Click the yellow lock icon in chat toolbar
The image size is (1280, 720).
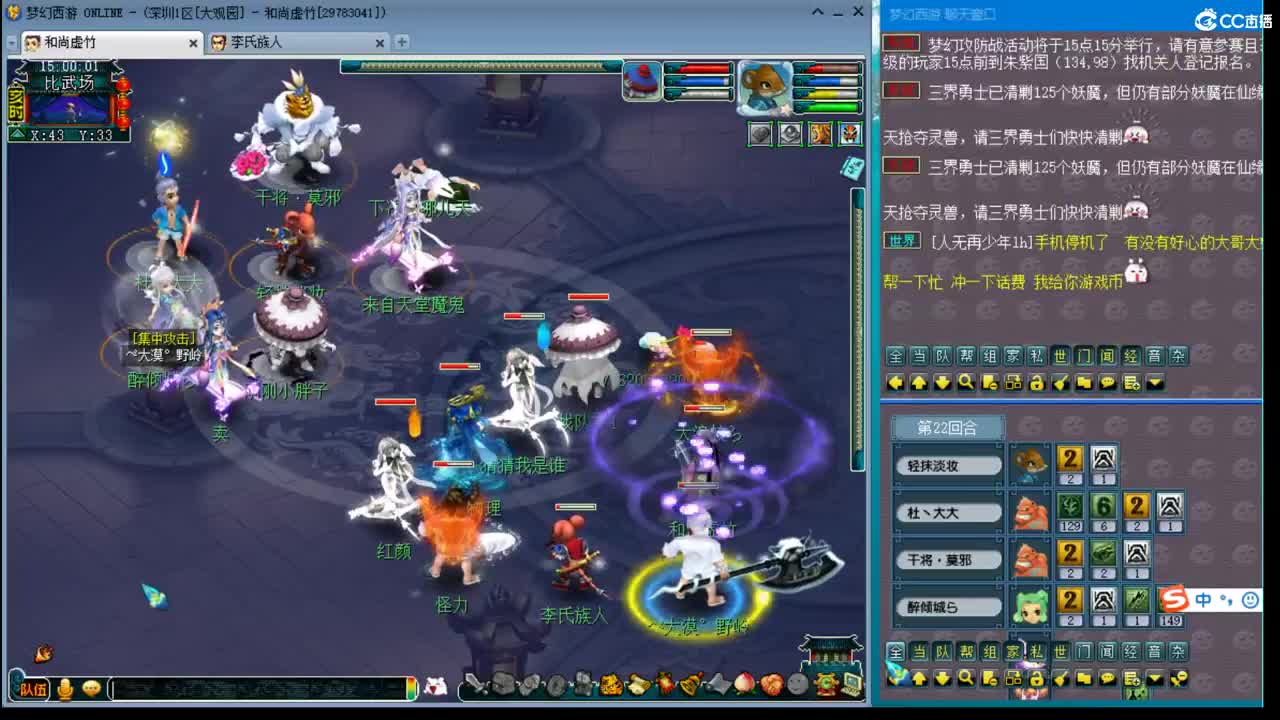[x=1034, y=381]
